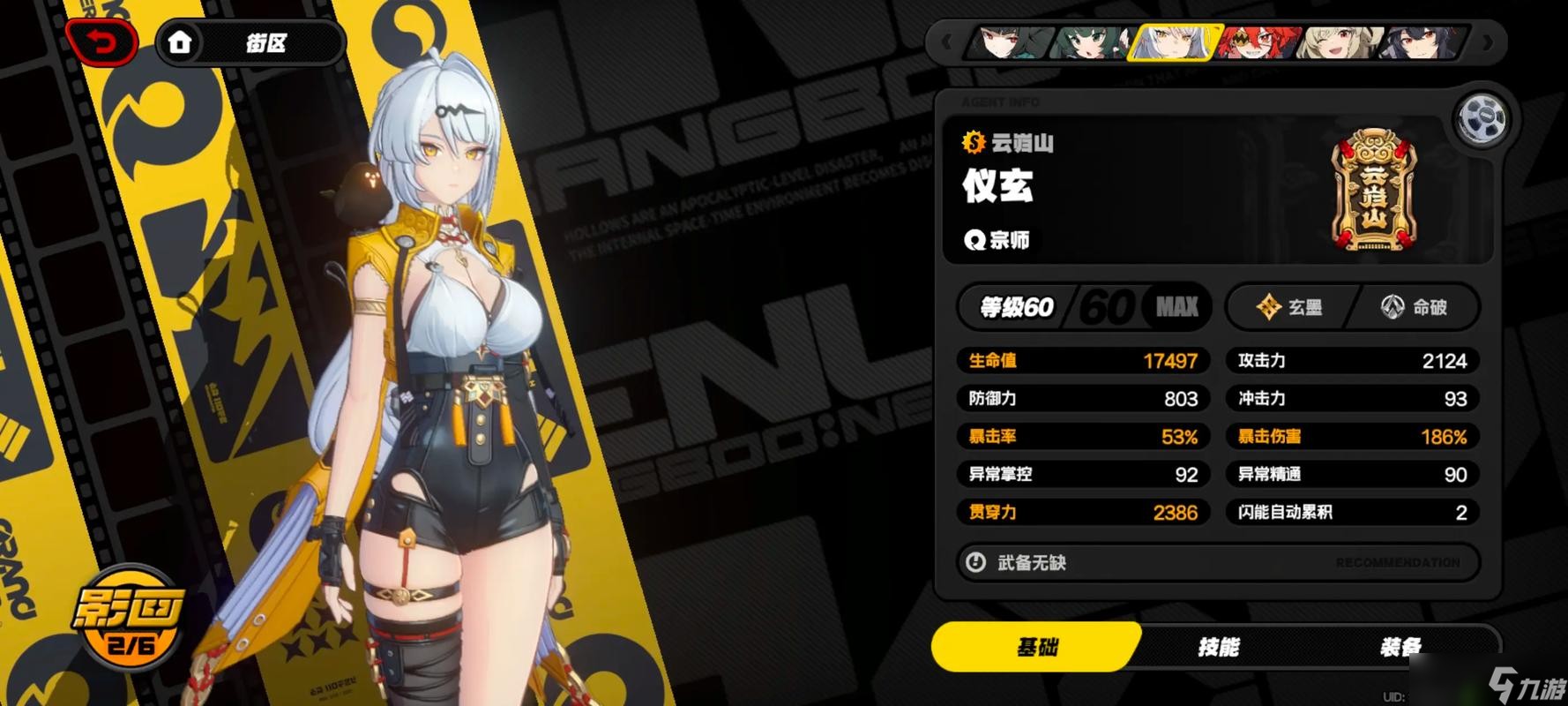Click the red back arrow button
Image resolution: width=1568 pixels, height=706 pixels.
[102, 41]
